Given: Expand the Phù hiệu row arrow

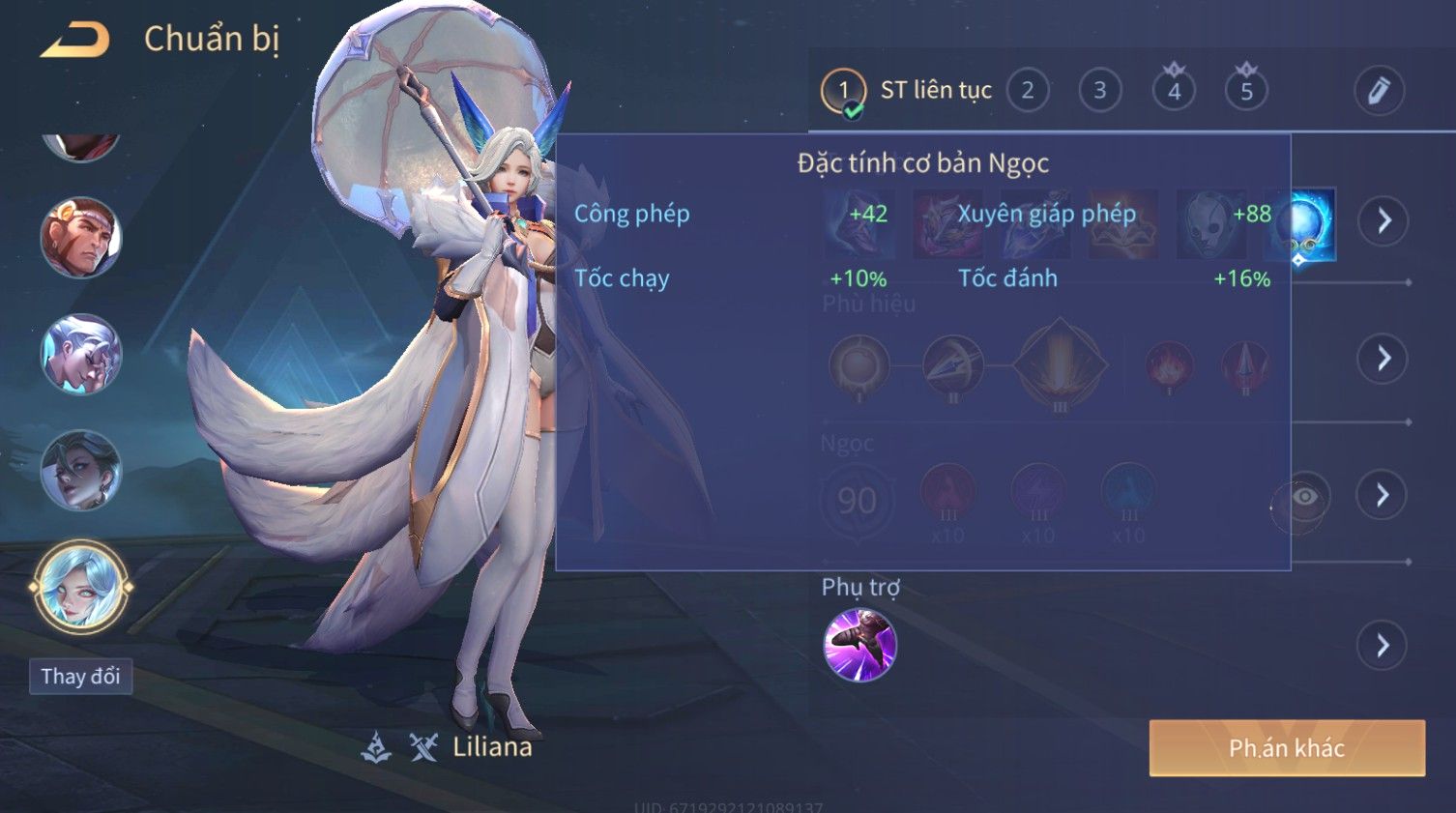Looking at the screenshot, I should (1383, 359).
